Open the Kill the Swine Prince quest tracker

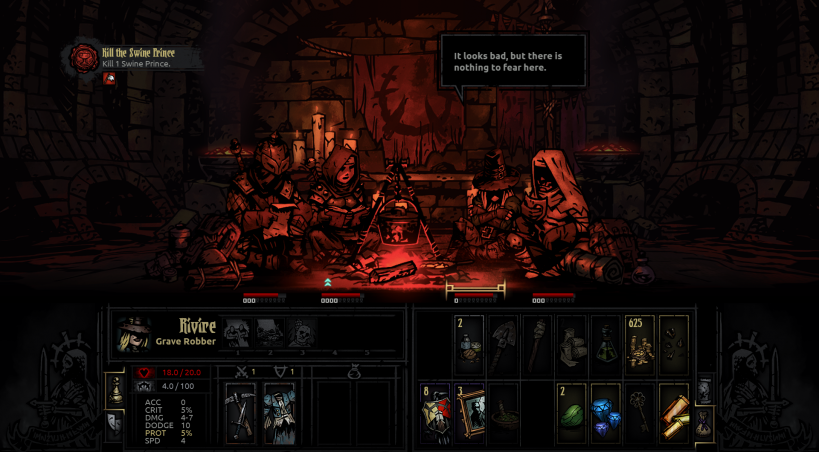tap(85, 57)
